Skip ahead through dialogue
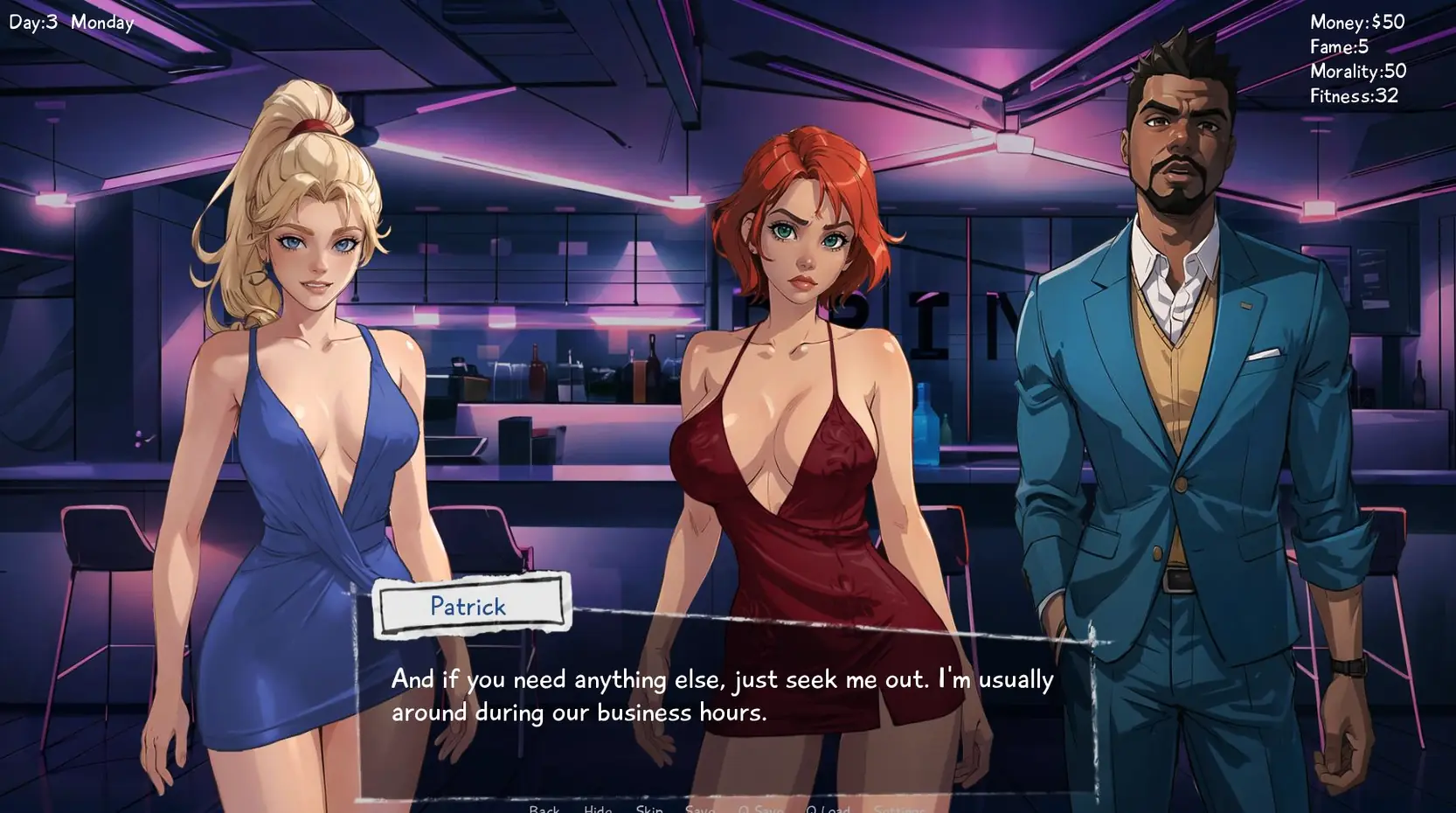This screenshot has height=813, width=1456. (649, 809)
